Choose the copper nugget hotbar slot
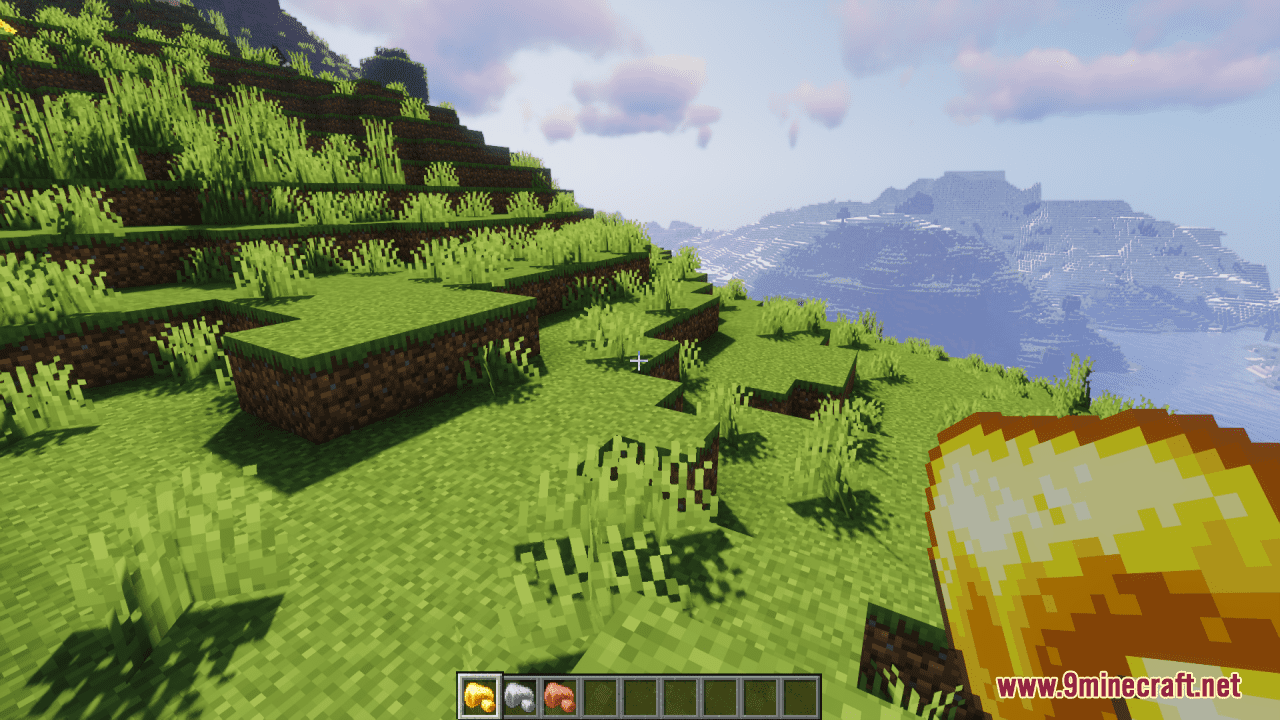This screenshot has height=720, width=1280. pos(558,696)
